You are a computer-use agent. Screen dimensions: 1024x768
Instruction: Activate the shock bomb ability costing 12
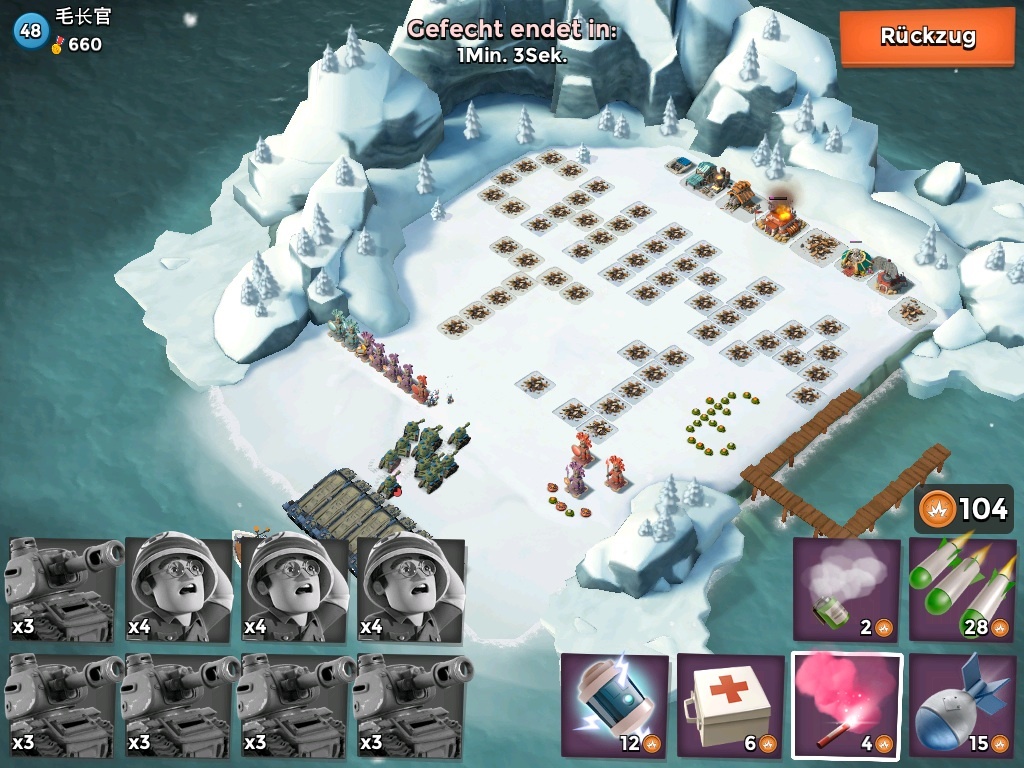tap(615, 705)
